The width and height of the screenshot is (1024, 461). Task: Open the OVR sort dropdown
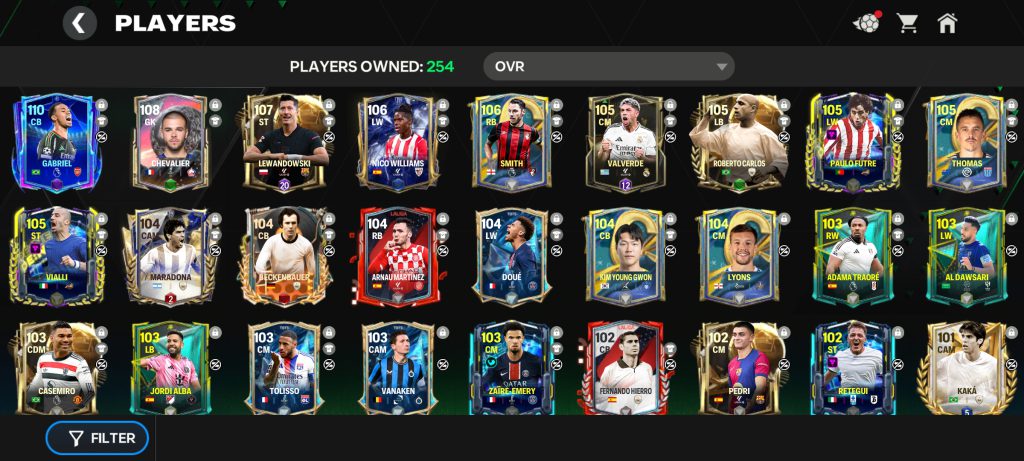[608, 67]
